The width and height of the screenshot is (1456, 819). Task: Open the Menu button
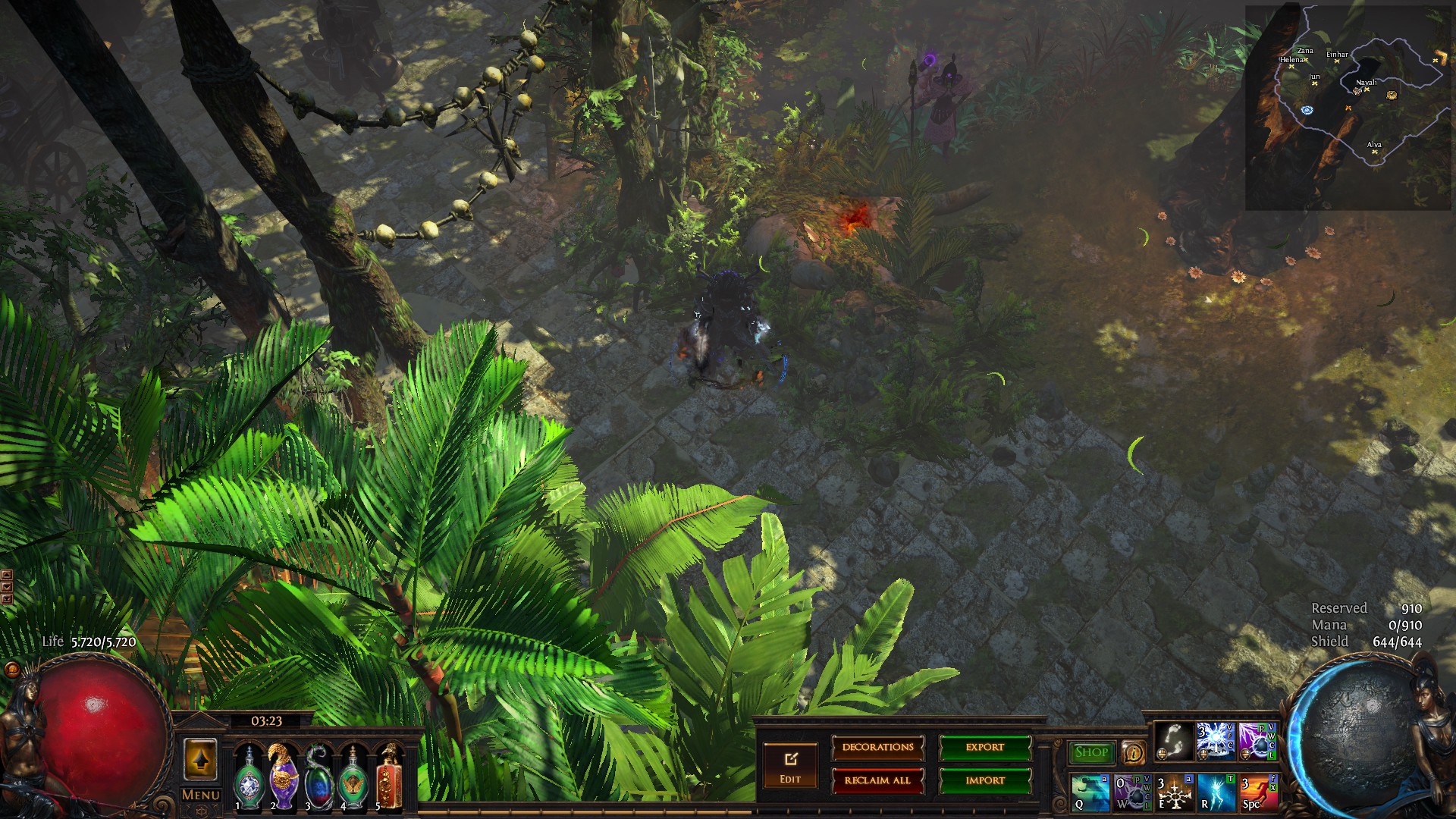point(201,795)
